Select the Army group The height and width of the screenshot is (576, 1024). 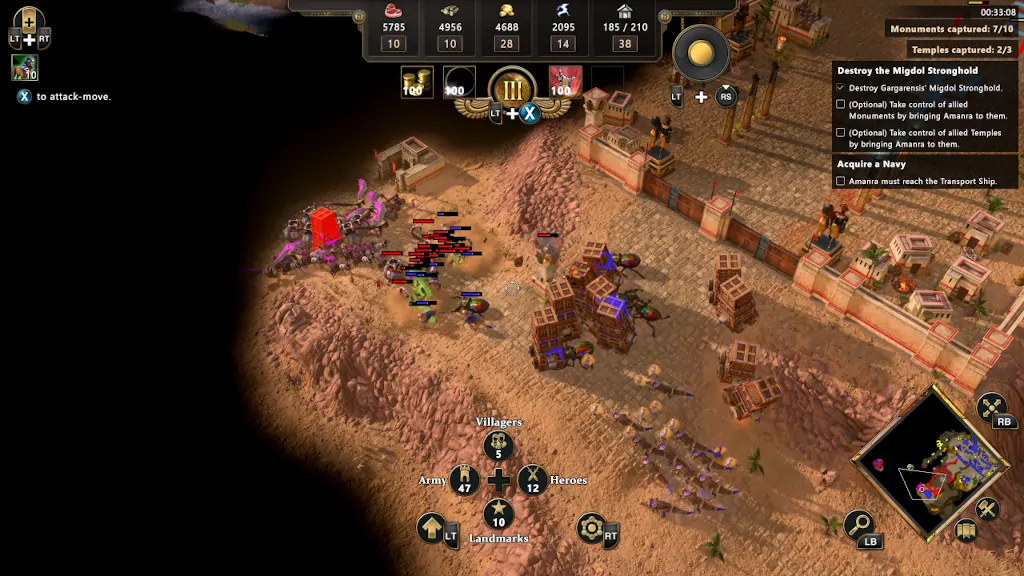coord(465,480)
